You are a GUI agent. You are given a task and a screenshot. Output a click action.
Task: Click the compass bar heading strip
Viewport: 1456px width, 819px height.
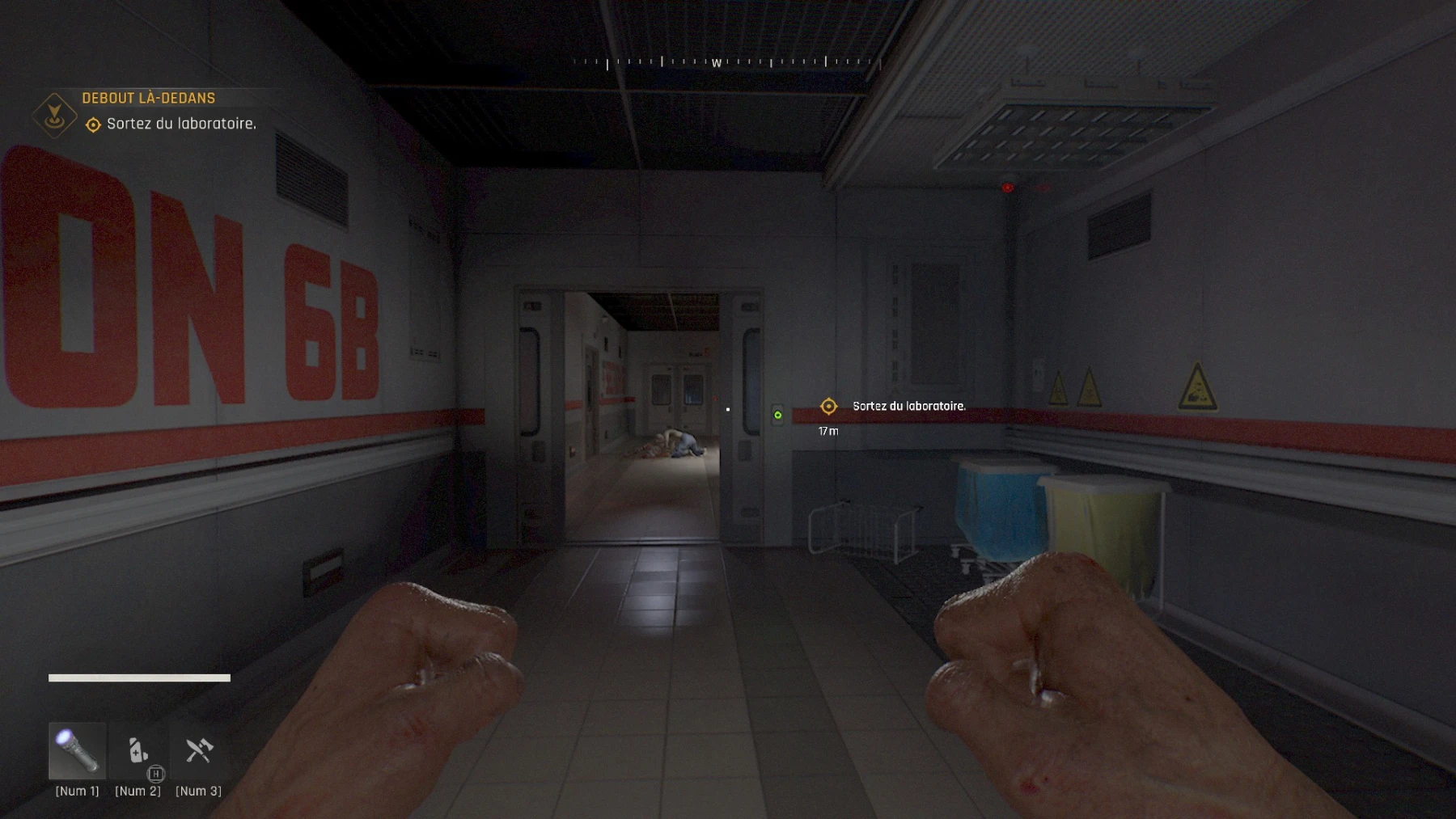[x=726, y=62]
